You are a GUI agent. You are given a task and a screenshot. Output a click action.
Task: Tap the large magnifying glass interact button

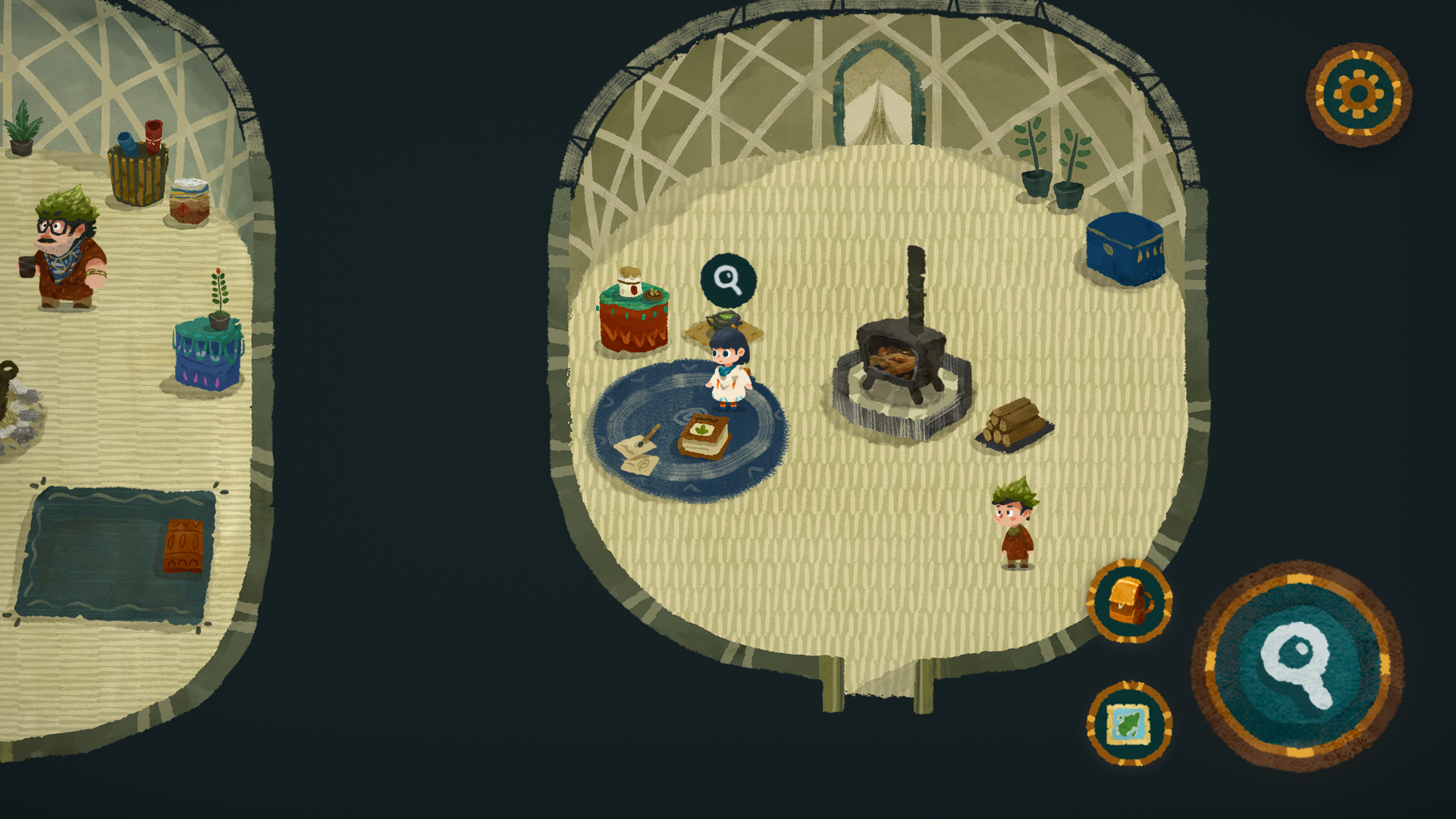(x=1298, y=665)
